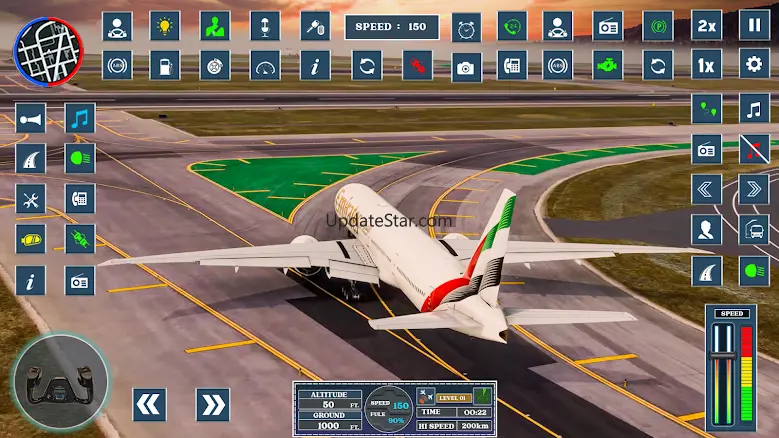Open the alarm clock icon
This screenshot has height=438, width=779.
466,26
